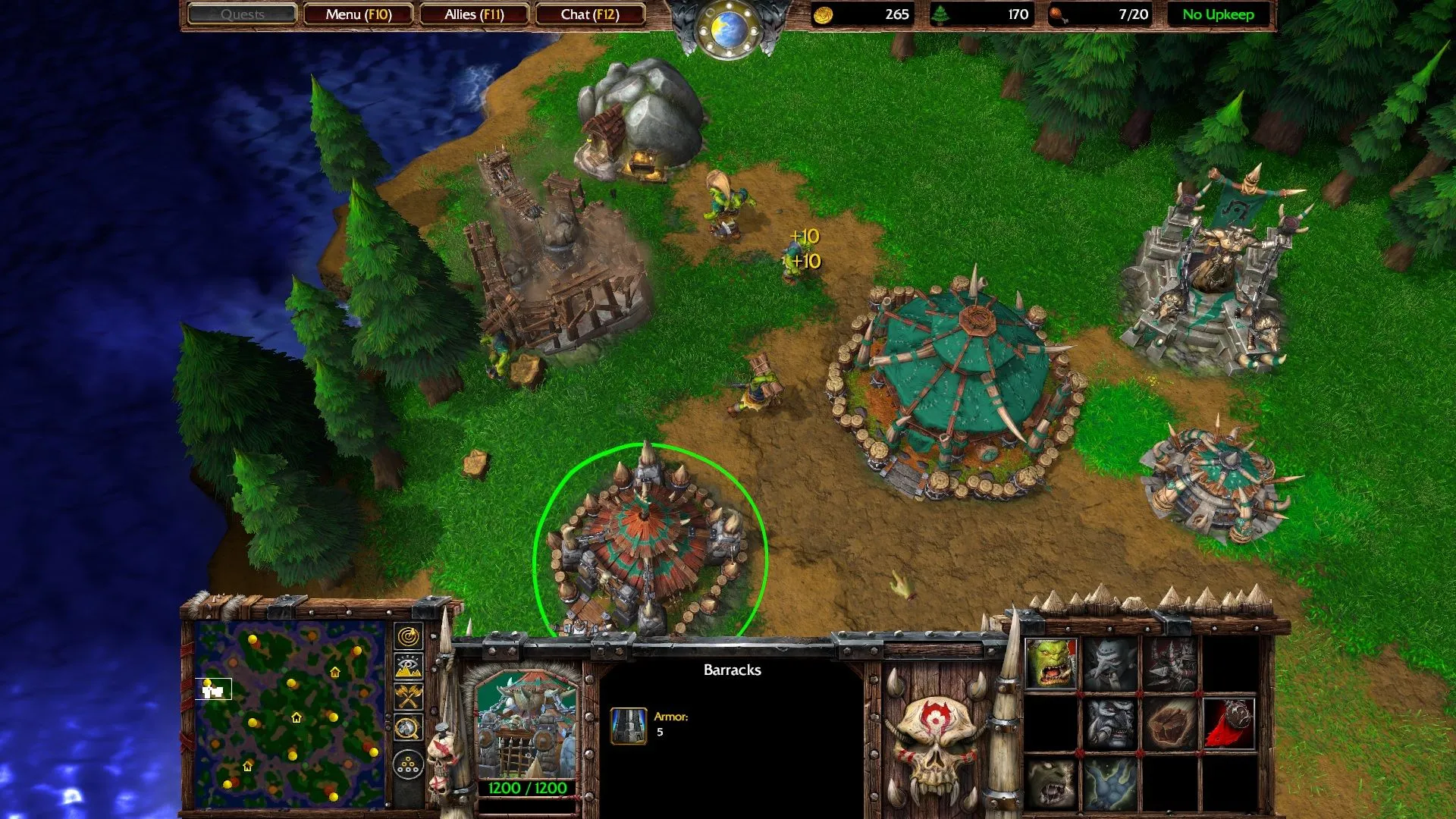
Task: Click the minimap signal (ping) button
Action: (408, 636)
